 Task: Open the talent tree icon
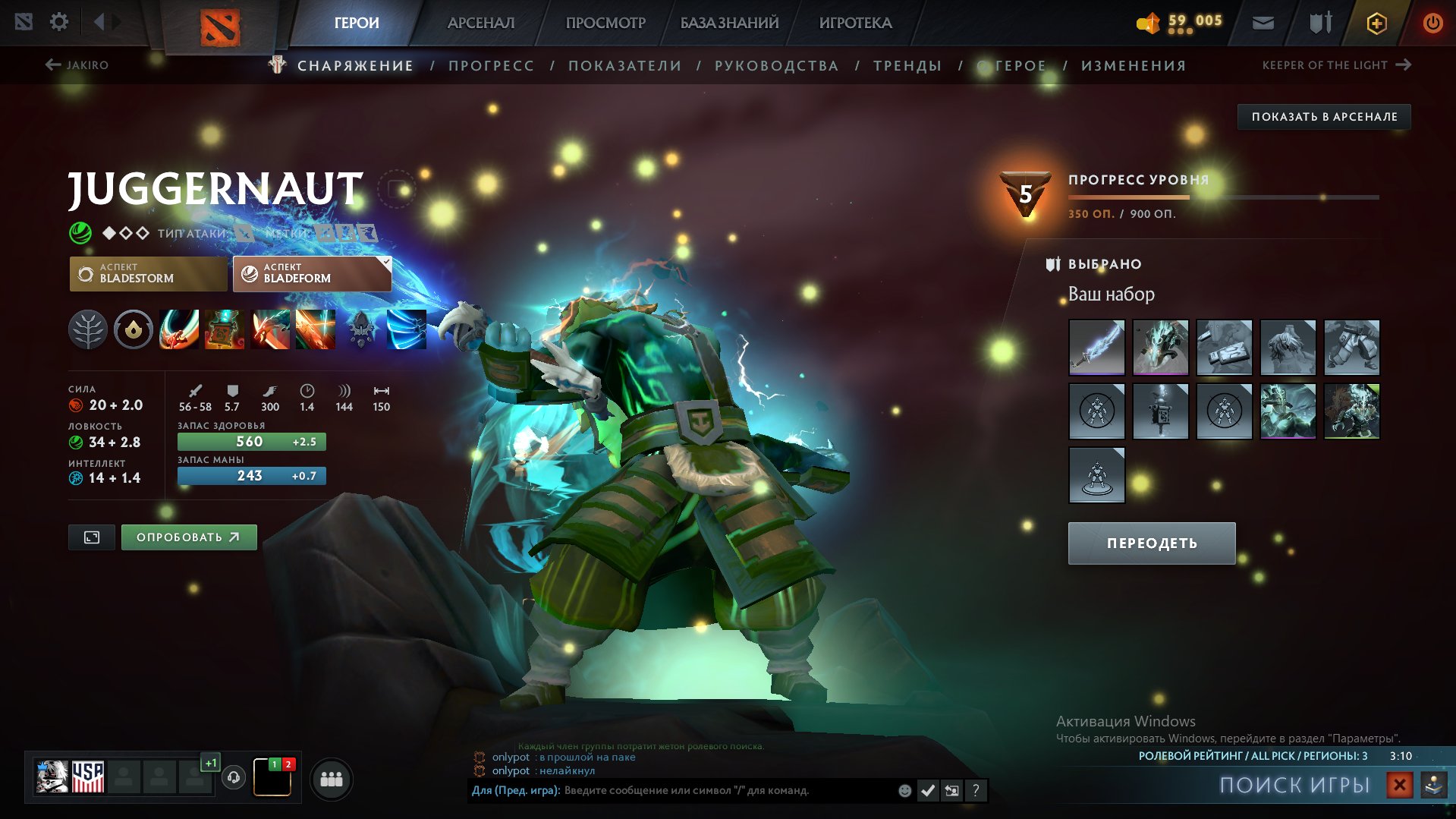pyautogui.click(x=90, y=330)
